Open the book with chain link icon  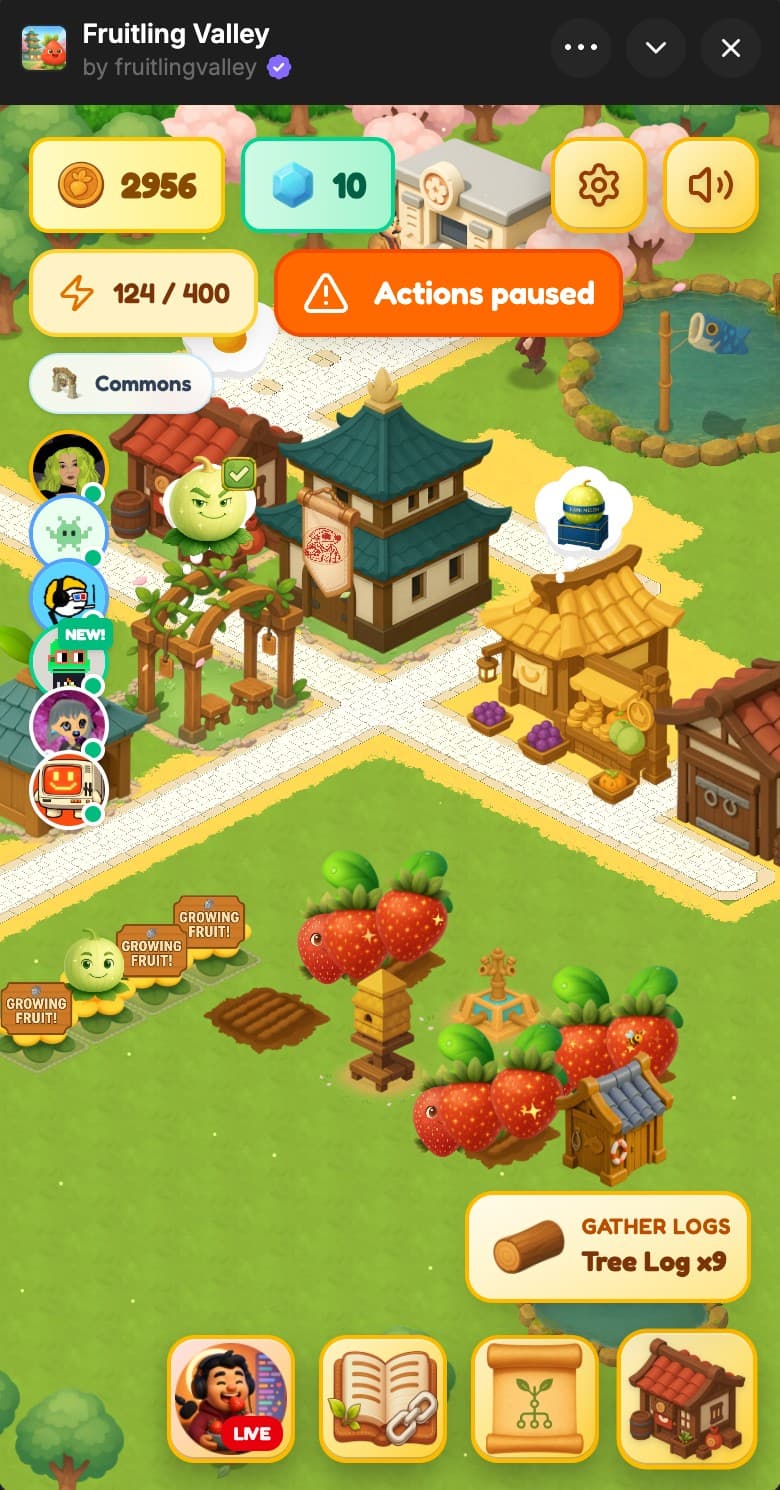[x=383, y=1399]
